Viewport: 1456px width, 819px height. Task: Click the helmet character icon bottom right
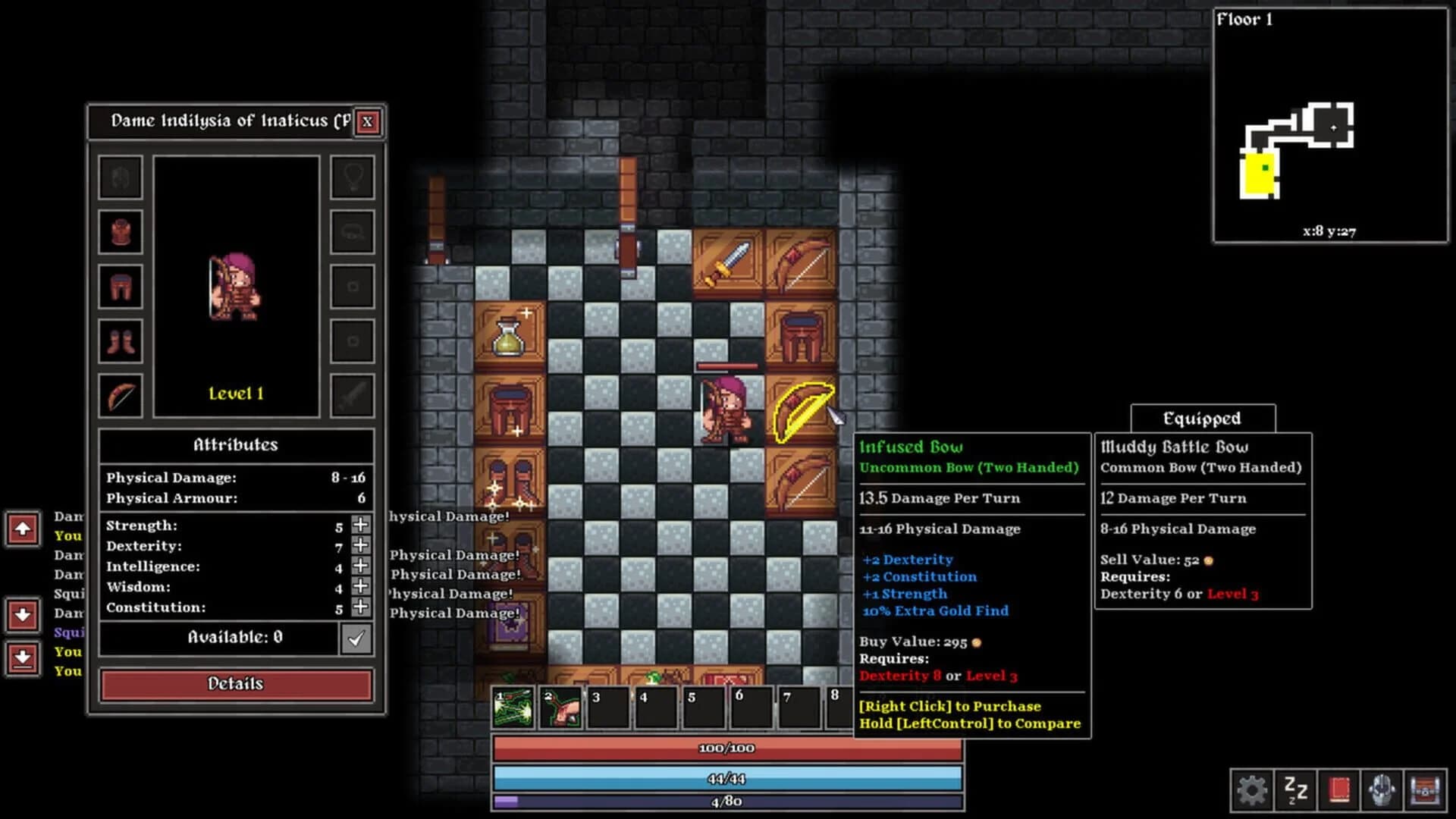coord(1380,791)
